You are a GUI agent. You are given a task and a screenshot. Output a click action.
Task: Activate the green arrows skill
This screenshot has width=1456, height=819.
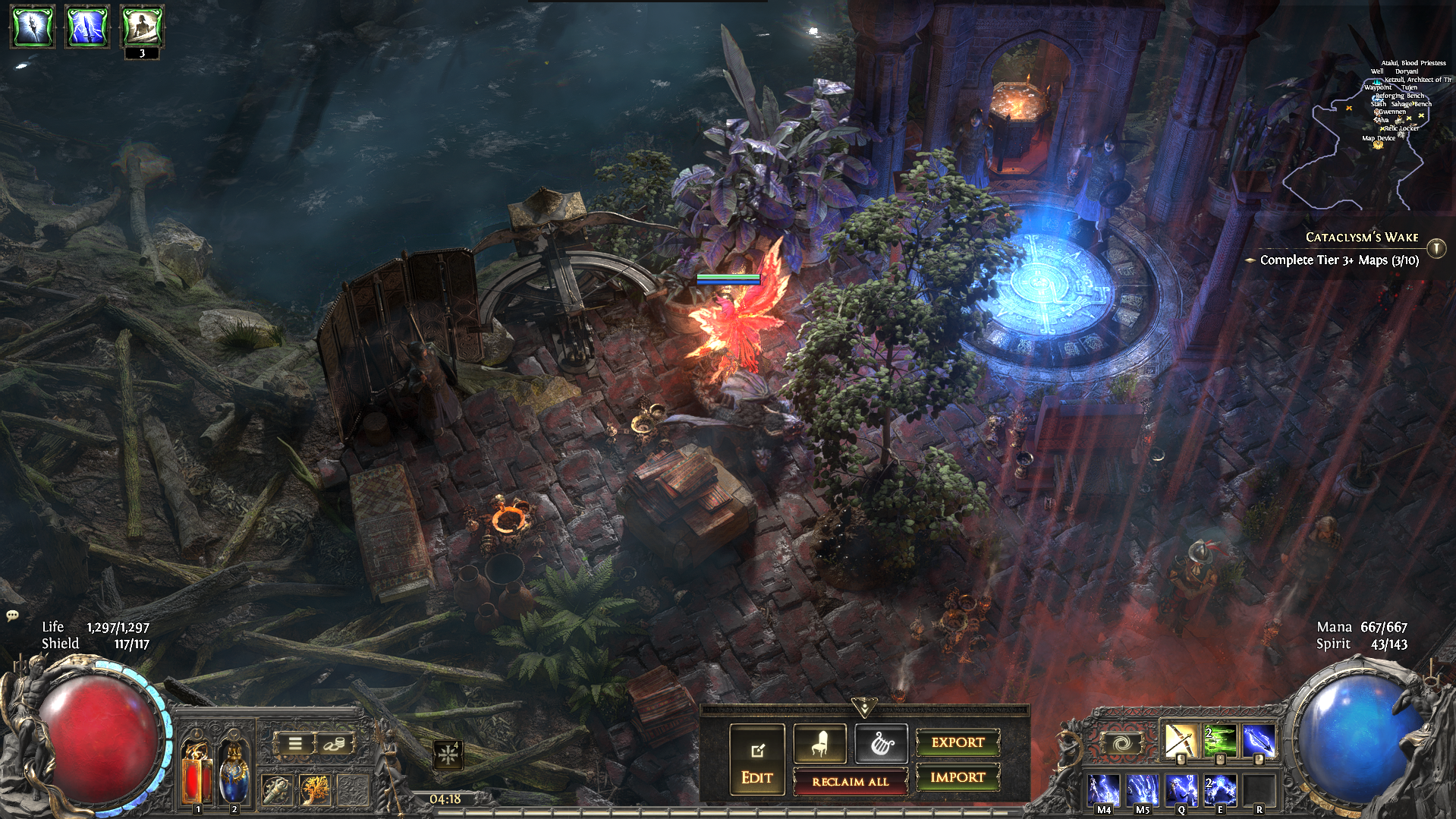pos(1219,741)
